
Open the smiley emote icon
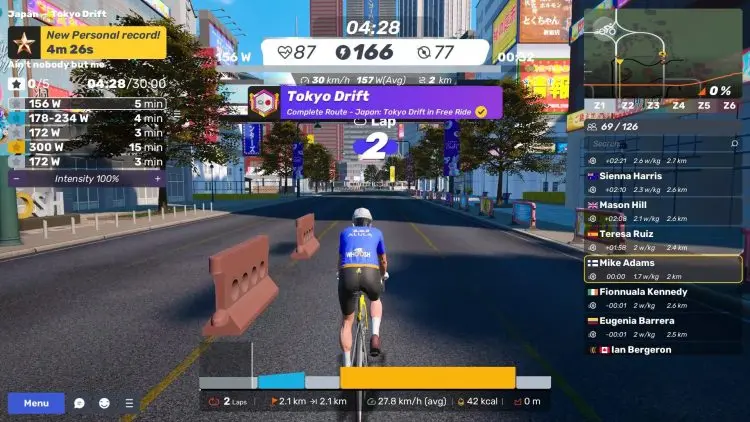(x=104, y=403)
